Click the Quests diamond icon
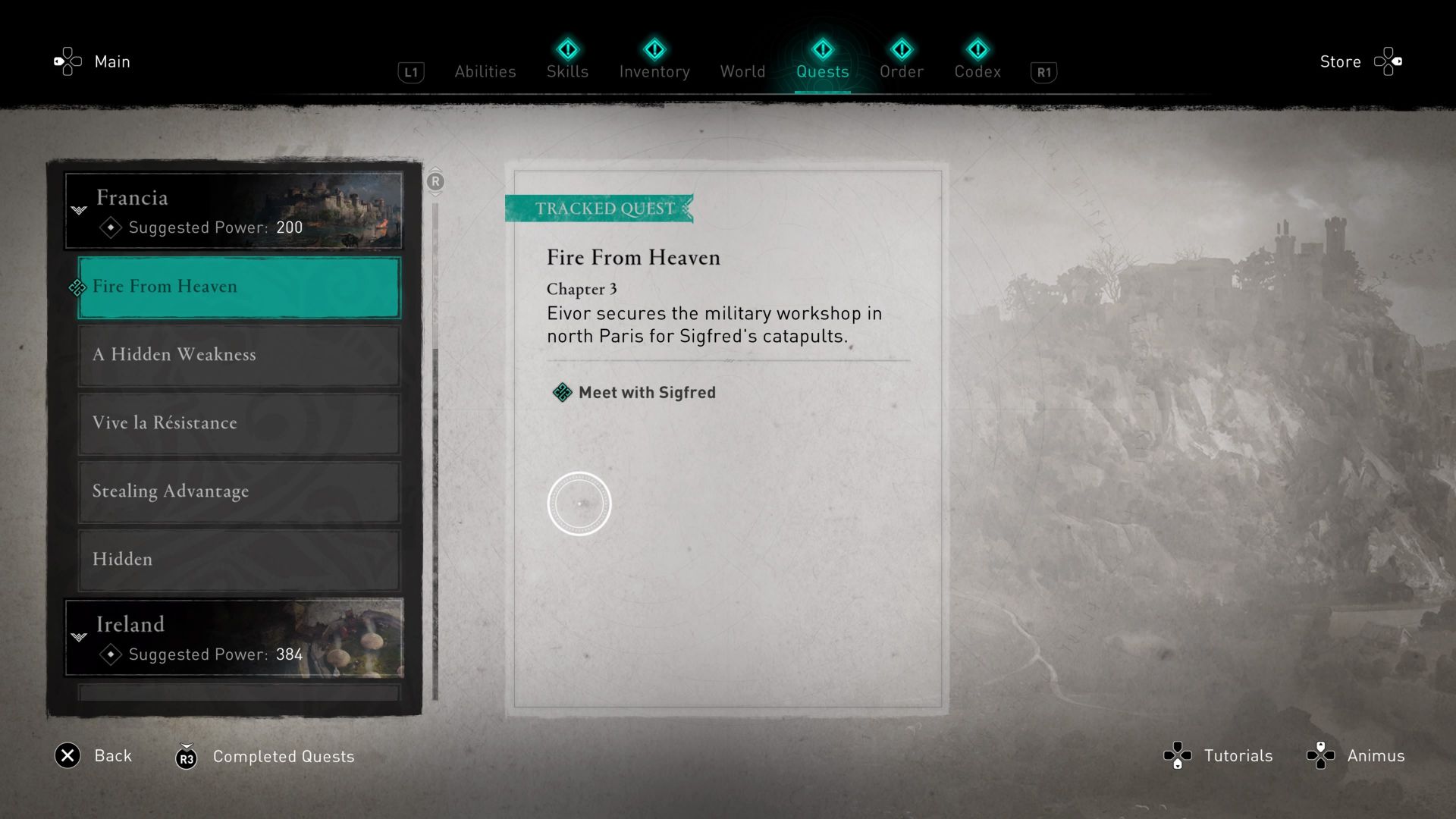 tap(823, 49)
